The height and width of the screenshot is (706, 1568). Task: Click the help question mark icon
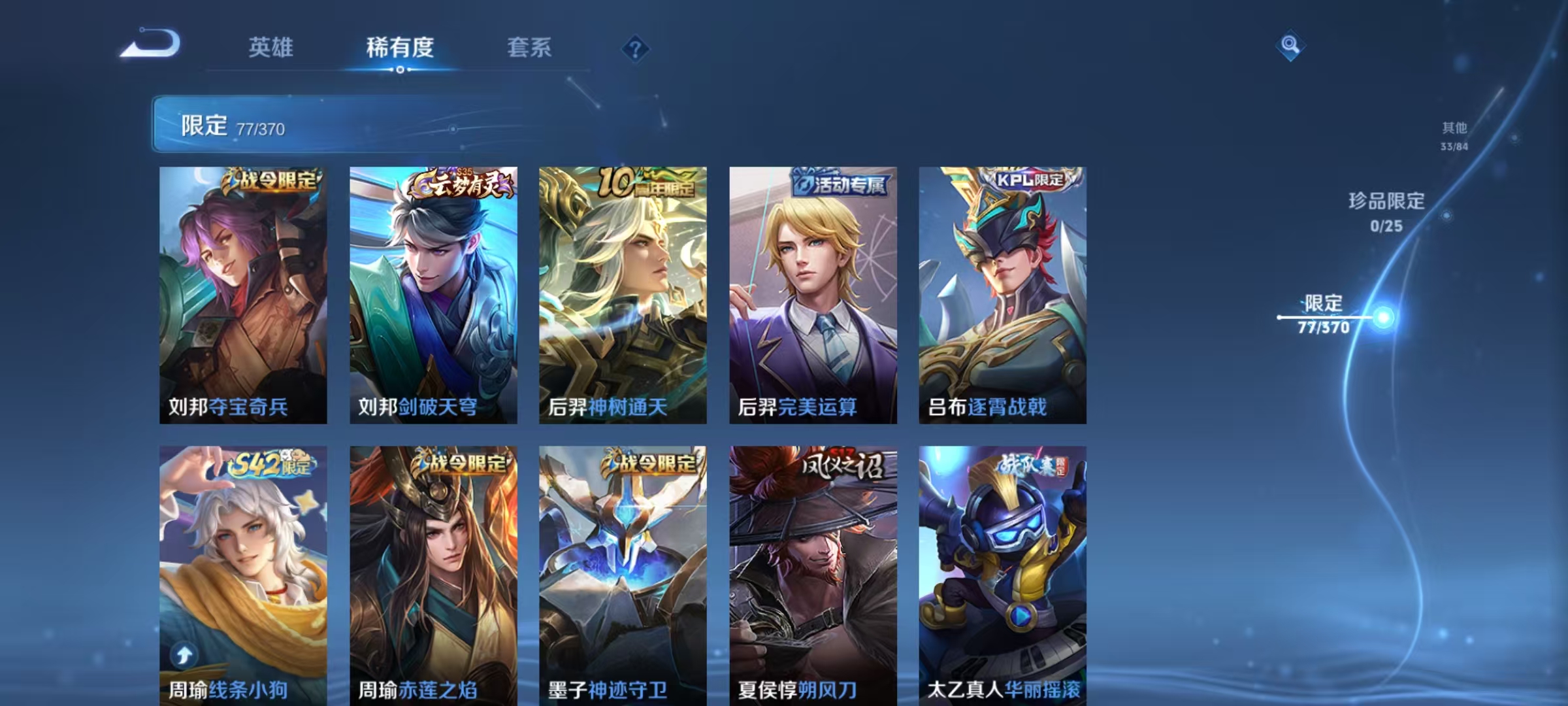(x=634, y=49)
